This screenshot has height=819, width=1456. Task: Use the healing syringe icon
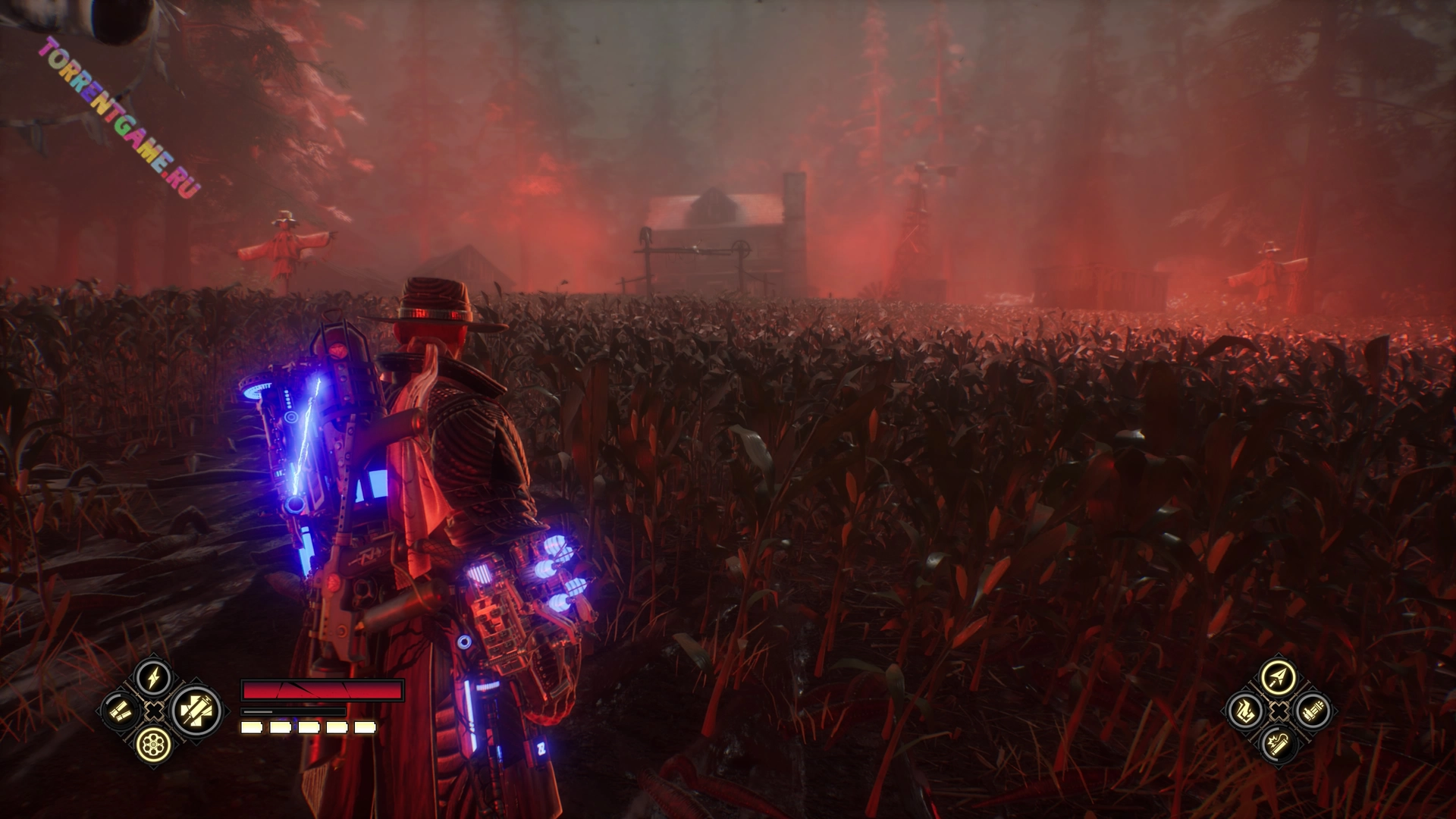(196, 711)
